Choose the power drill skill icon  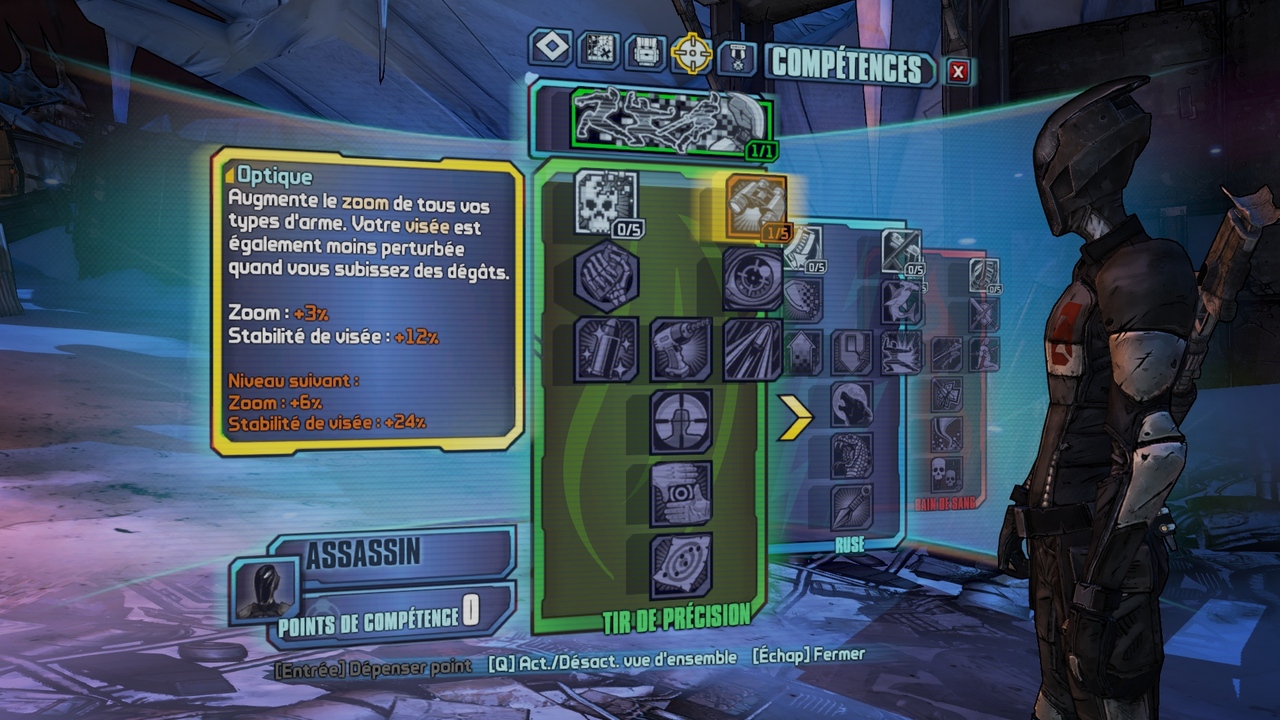pyautogui.click(x=681, y=349)
